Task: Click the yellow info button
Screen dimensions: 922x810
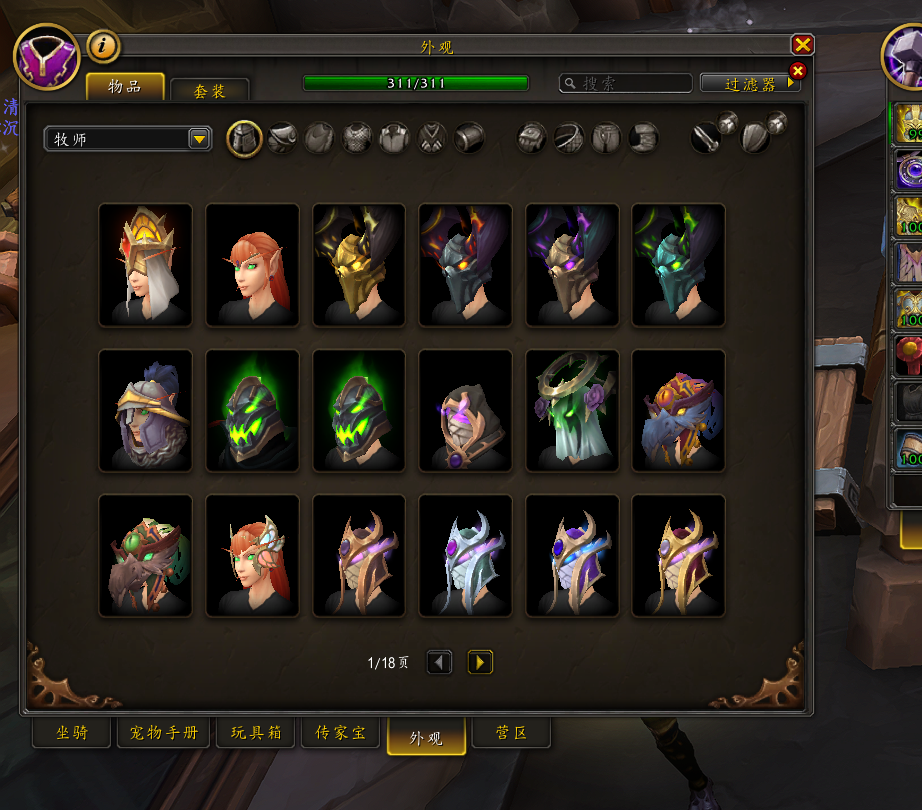Action: [103, 45]
